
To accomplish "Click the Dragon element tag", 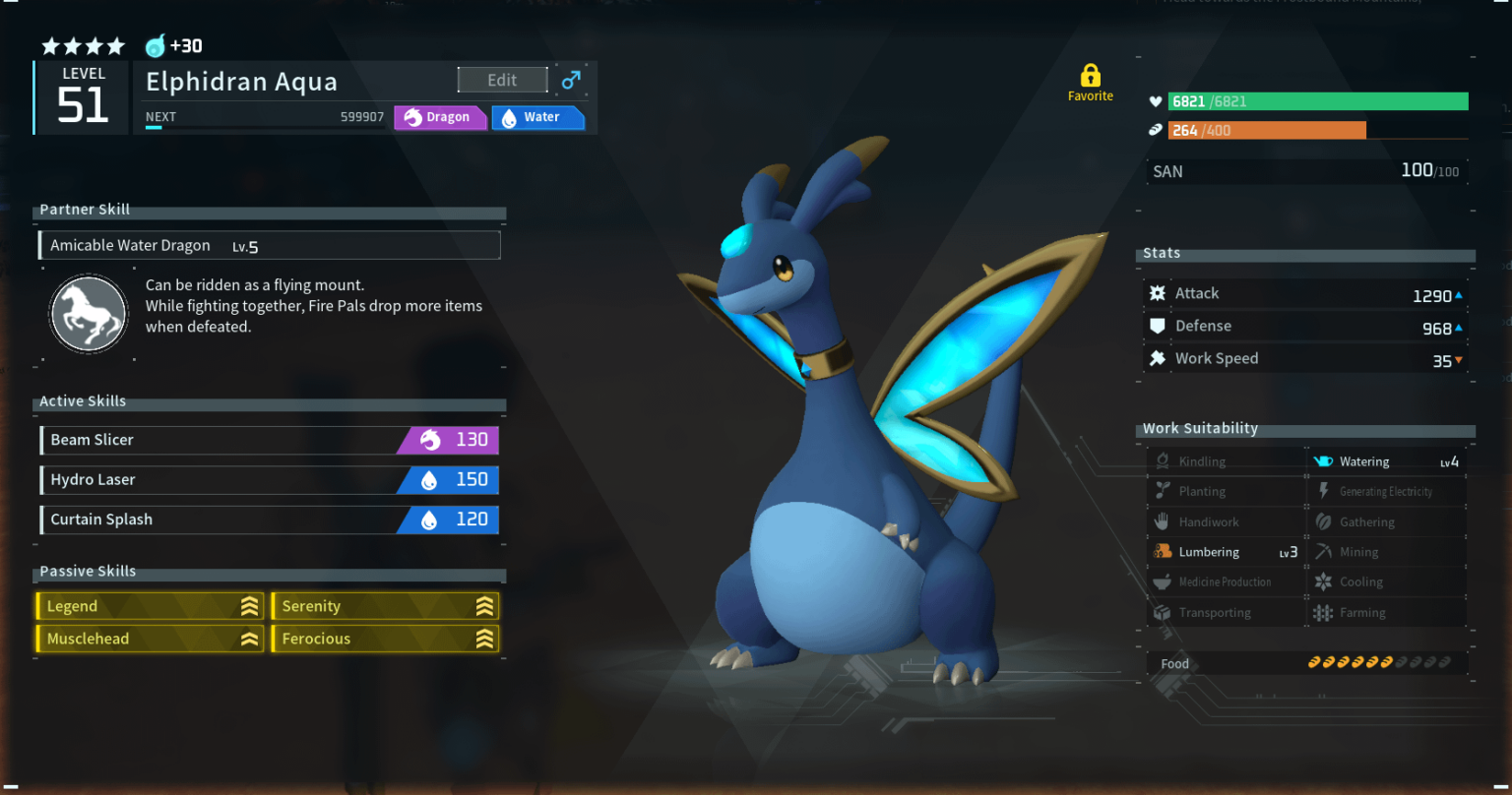I will (x=440, y=117).
